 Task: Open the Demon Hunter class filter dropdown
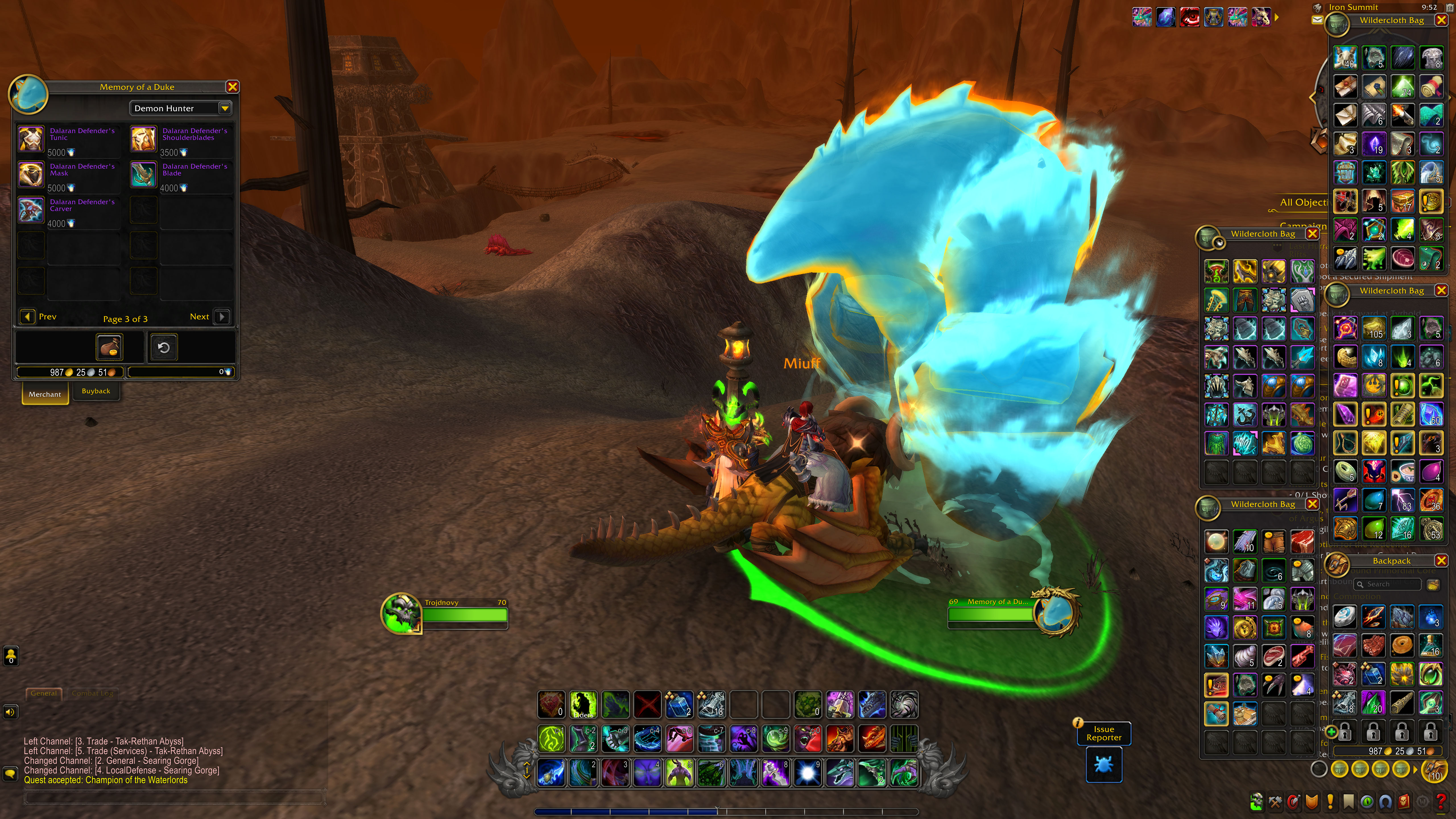(x=224, y=108)
